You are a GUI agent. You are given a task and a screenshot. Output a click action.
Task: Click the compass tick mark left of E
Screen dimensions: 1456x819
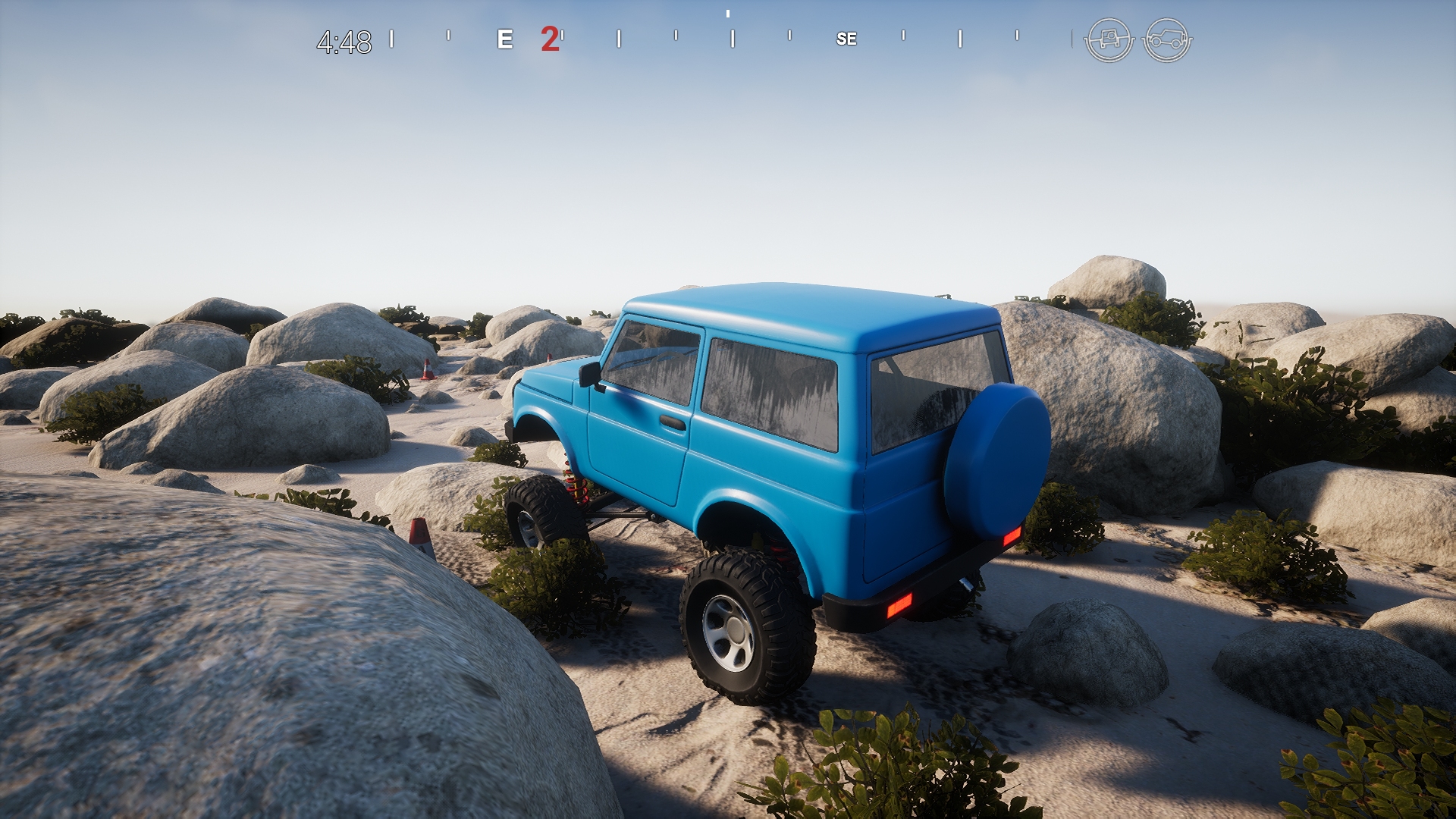pos(450,36)
